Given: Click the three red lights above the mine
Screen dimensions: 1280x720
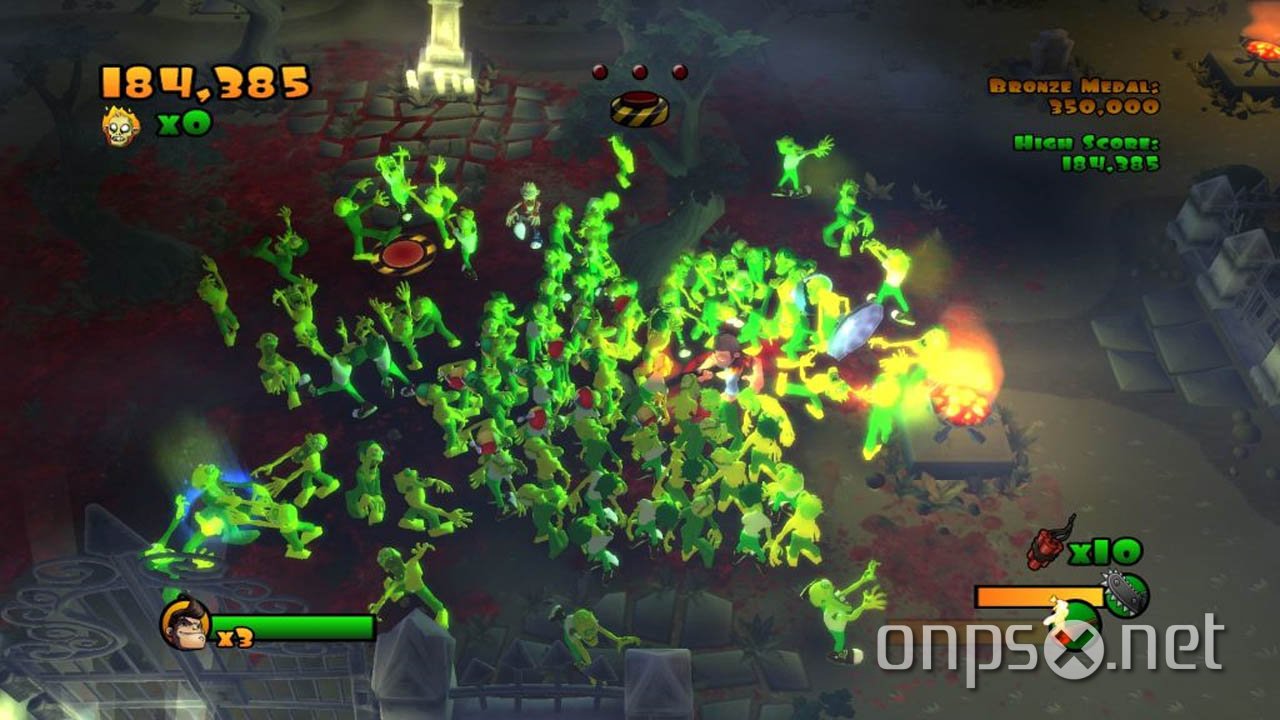Looking at the screenshot, I should [640, 70].
